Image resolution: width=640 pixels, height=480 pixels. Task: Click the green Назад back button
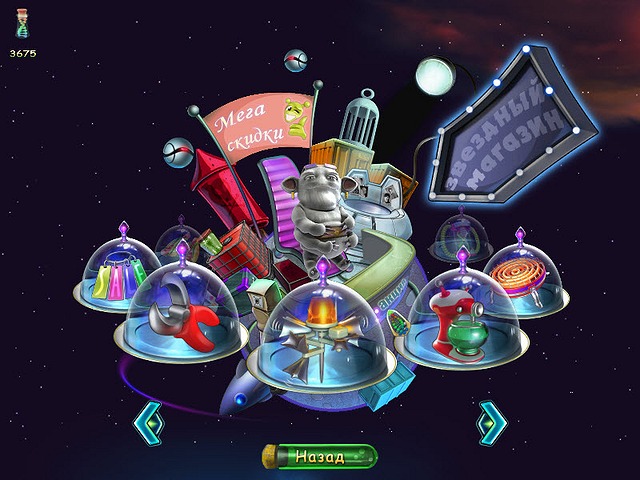point(320,457)
